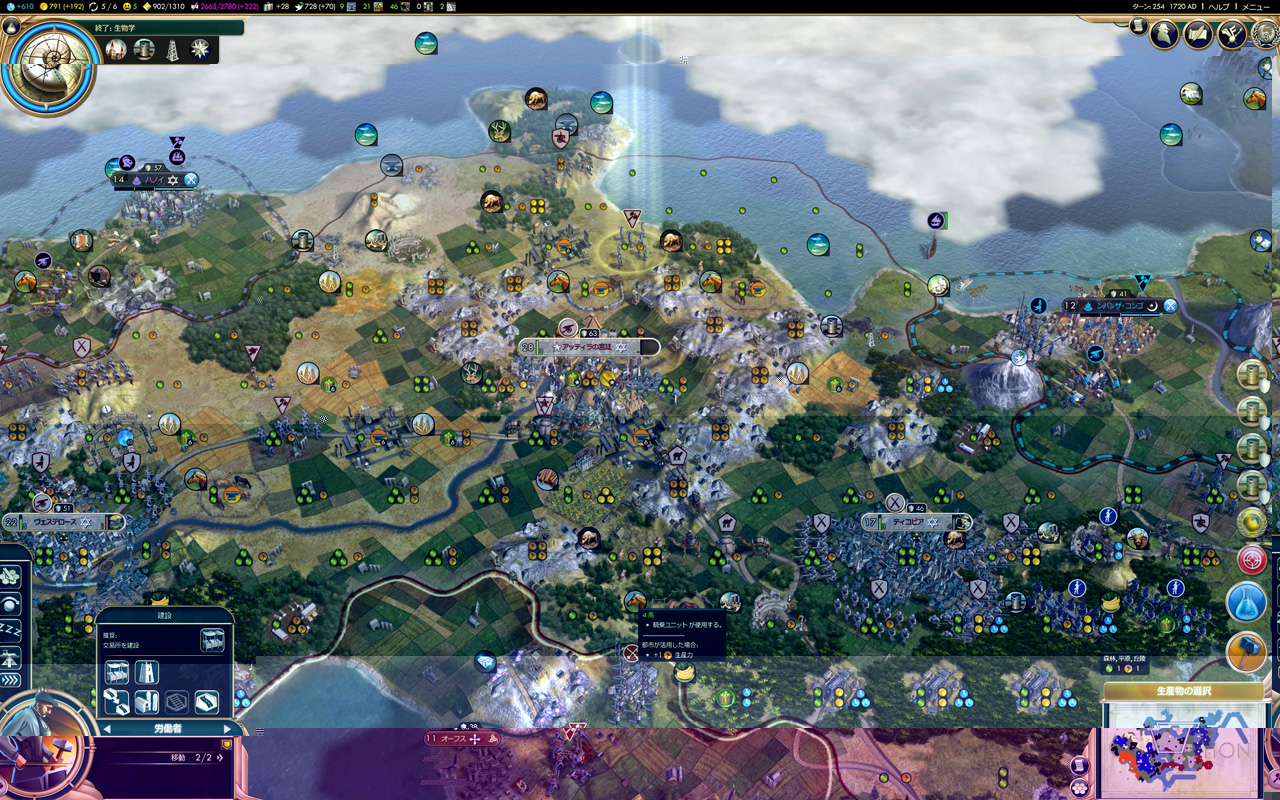Choose recommended trading post build icon
Image resolution: width=1280 pixels, height=800 pixels.
pos(212,641)
